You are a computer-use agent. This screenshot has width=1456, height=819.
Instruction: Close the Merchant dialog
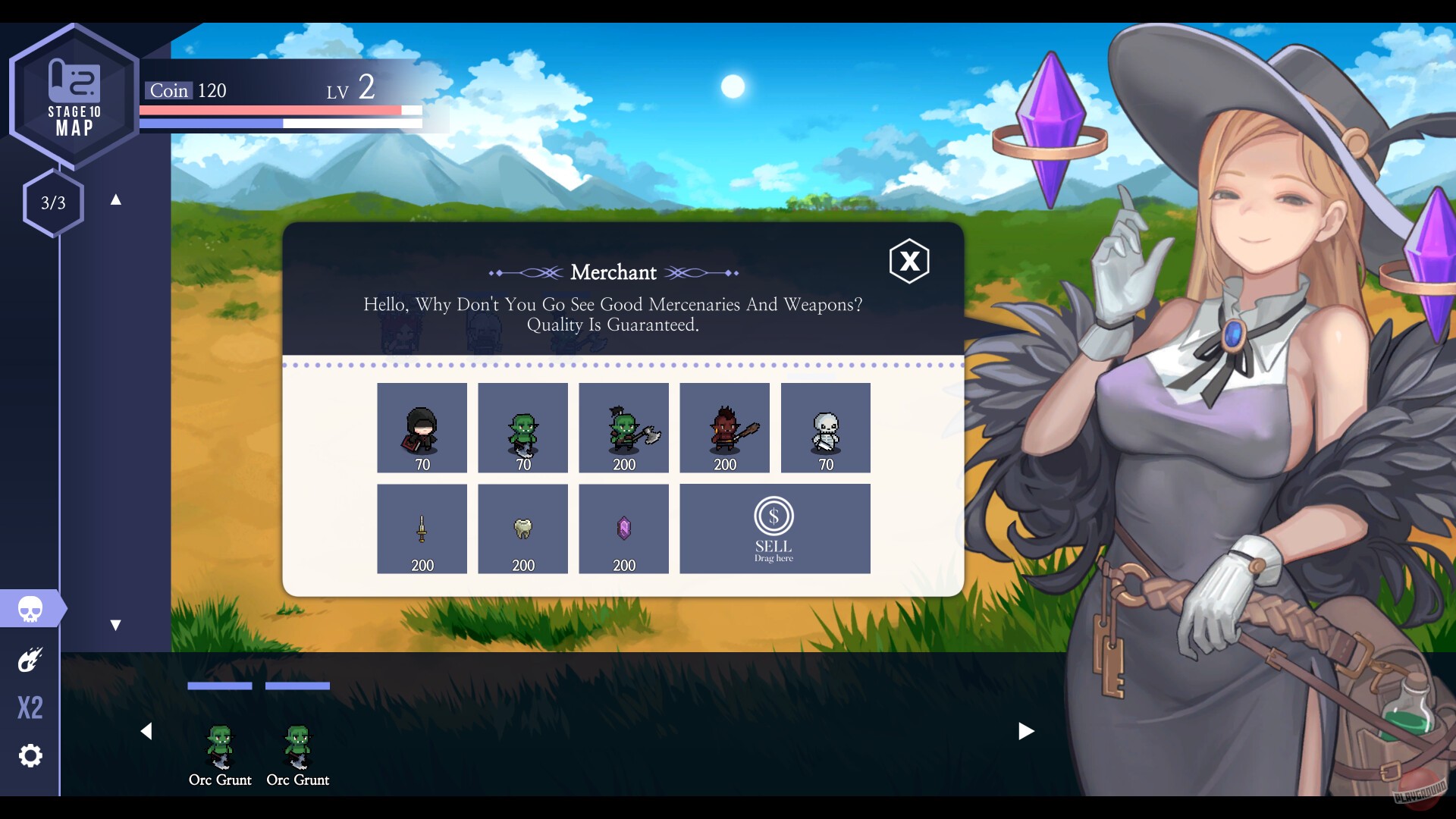910,262
